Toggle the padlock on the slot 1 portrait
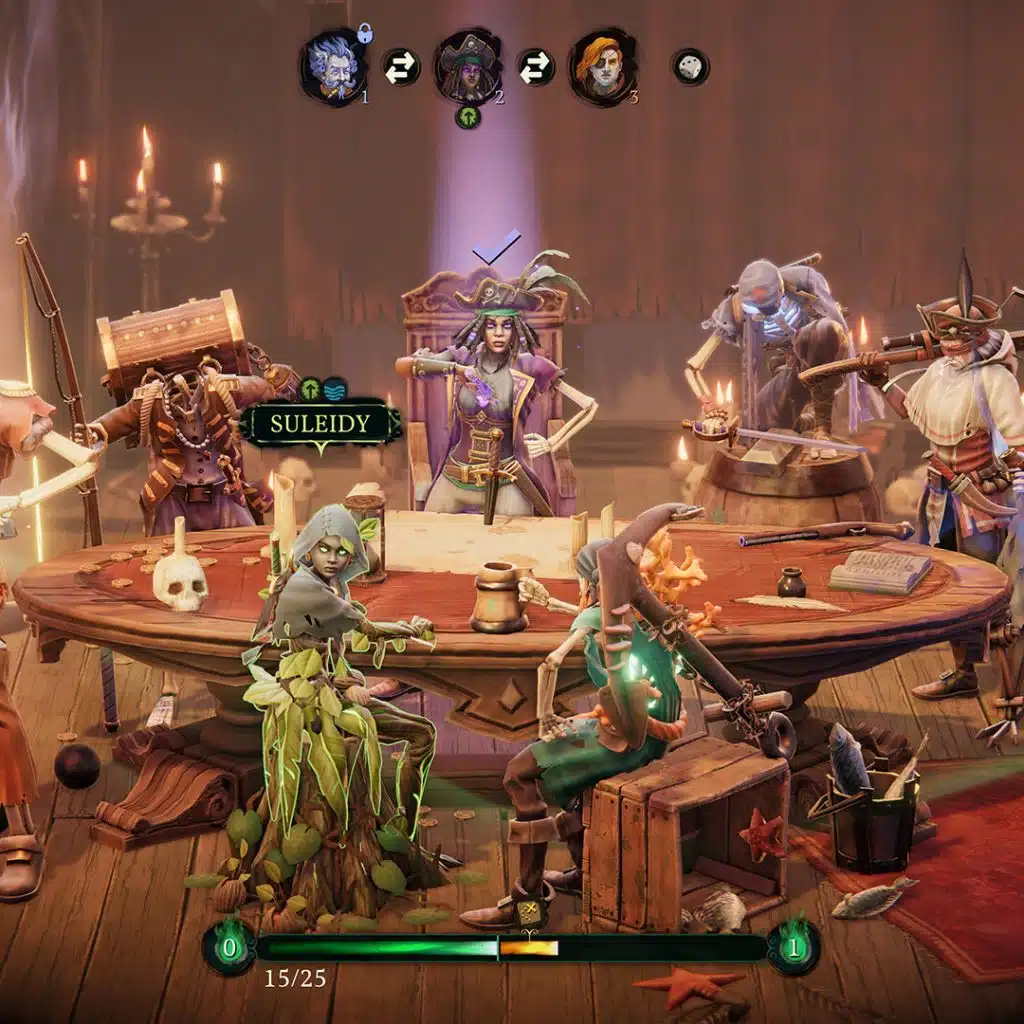Viewport: 1024px width, 1024px height. [x=365, y=34]
